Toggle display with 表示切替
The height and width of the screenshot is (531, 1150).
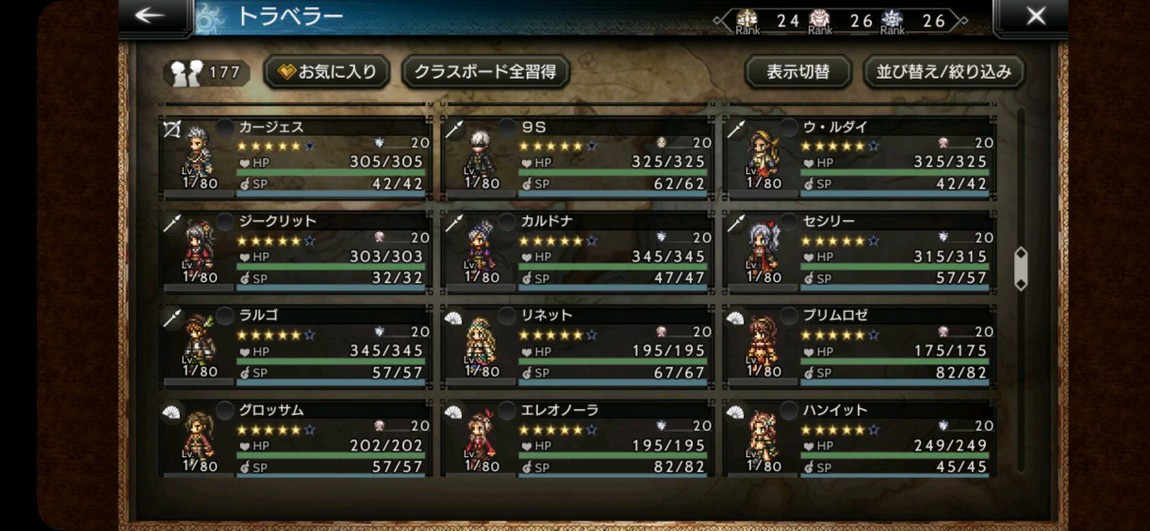tap(798, 72)
